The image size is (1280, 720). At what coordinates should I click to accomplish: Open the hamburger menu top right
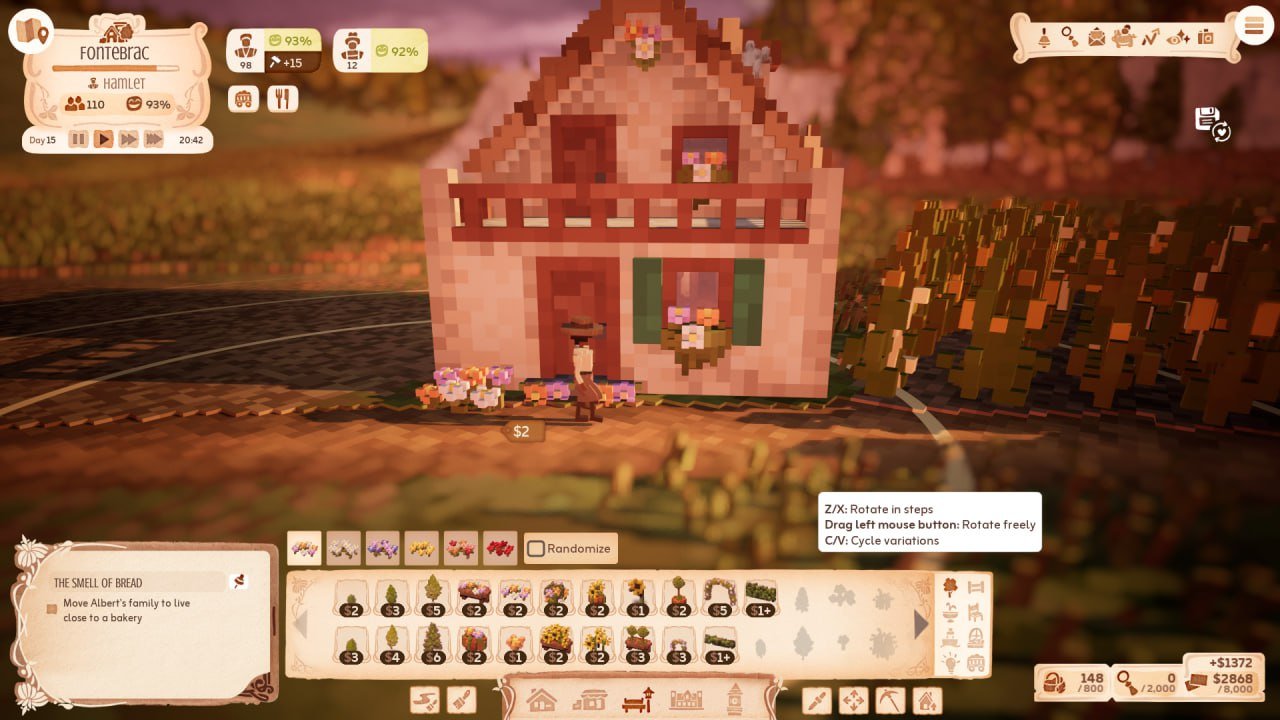click(x=1254, y=25)
